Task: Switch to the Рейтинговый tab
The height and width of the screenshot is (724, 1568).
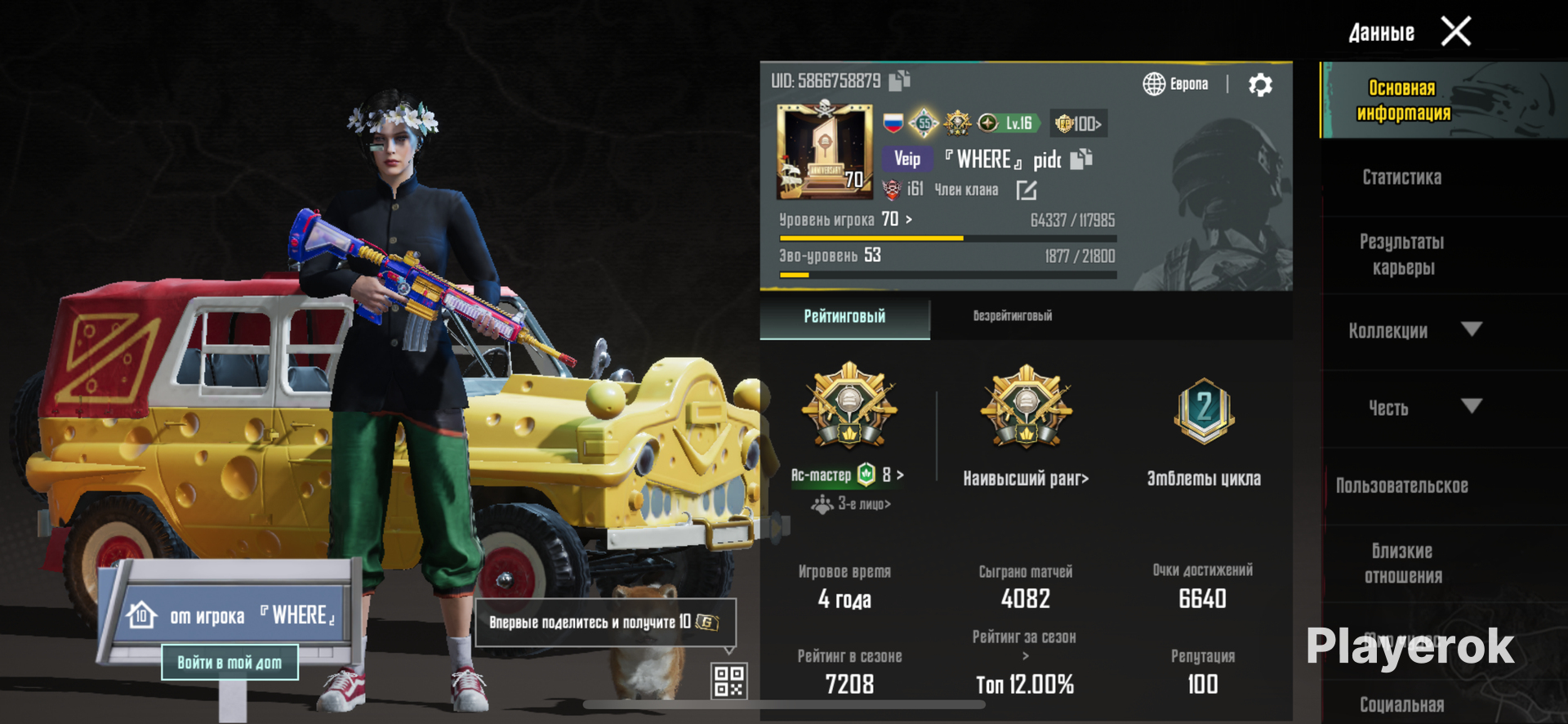Action: (x=844, y=317)
